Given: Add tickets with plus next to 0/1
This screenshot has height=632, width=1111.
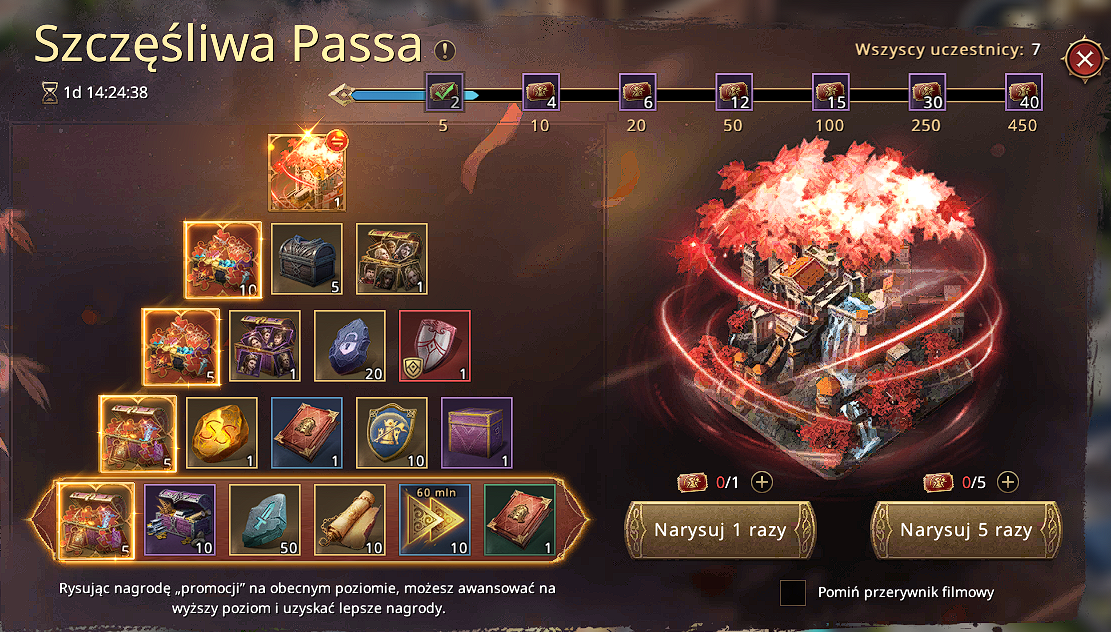Looking at the screenshot, I should coord(762,482).
